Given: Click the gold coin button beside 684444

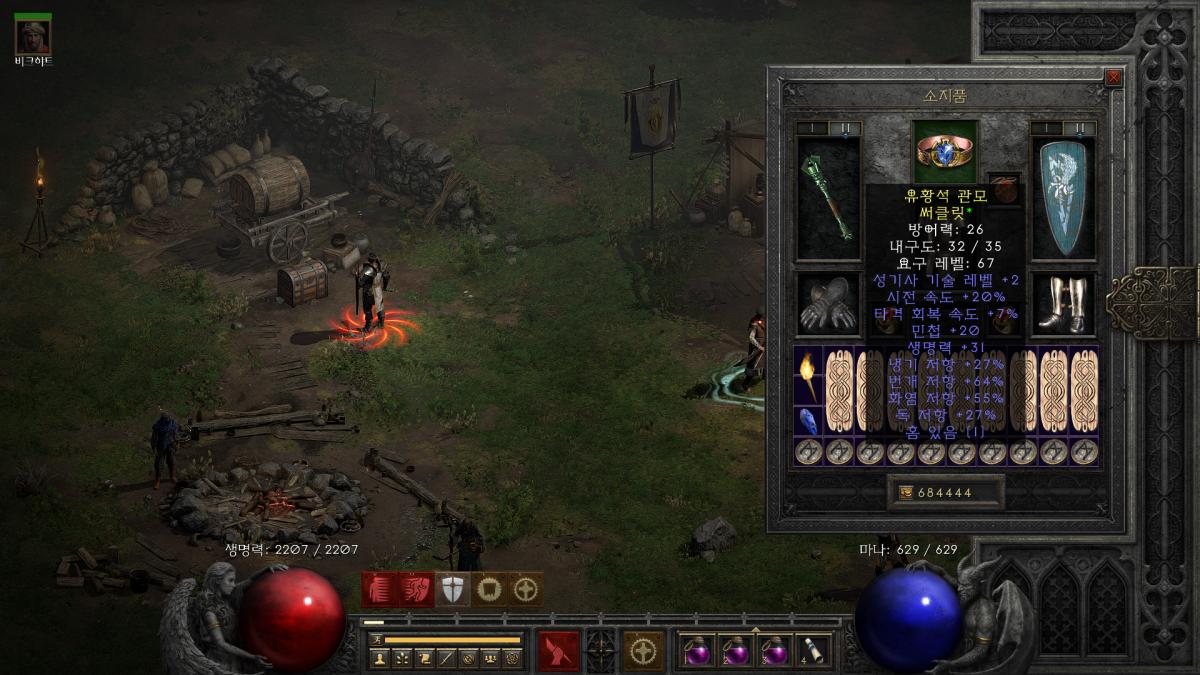Looking at the screenshot, I should [x=907, y=492].
